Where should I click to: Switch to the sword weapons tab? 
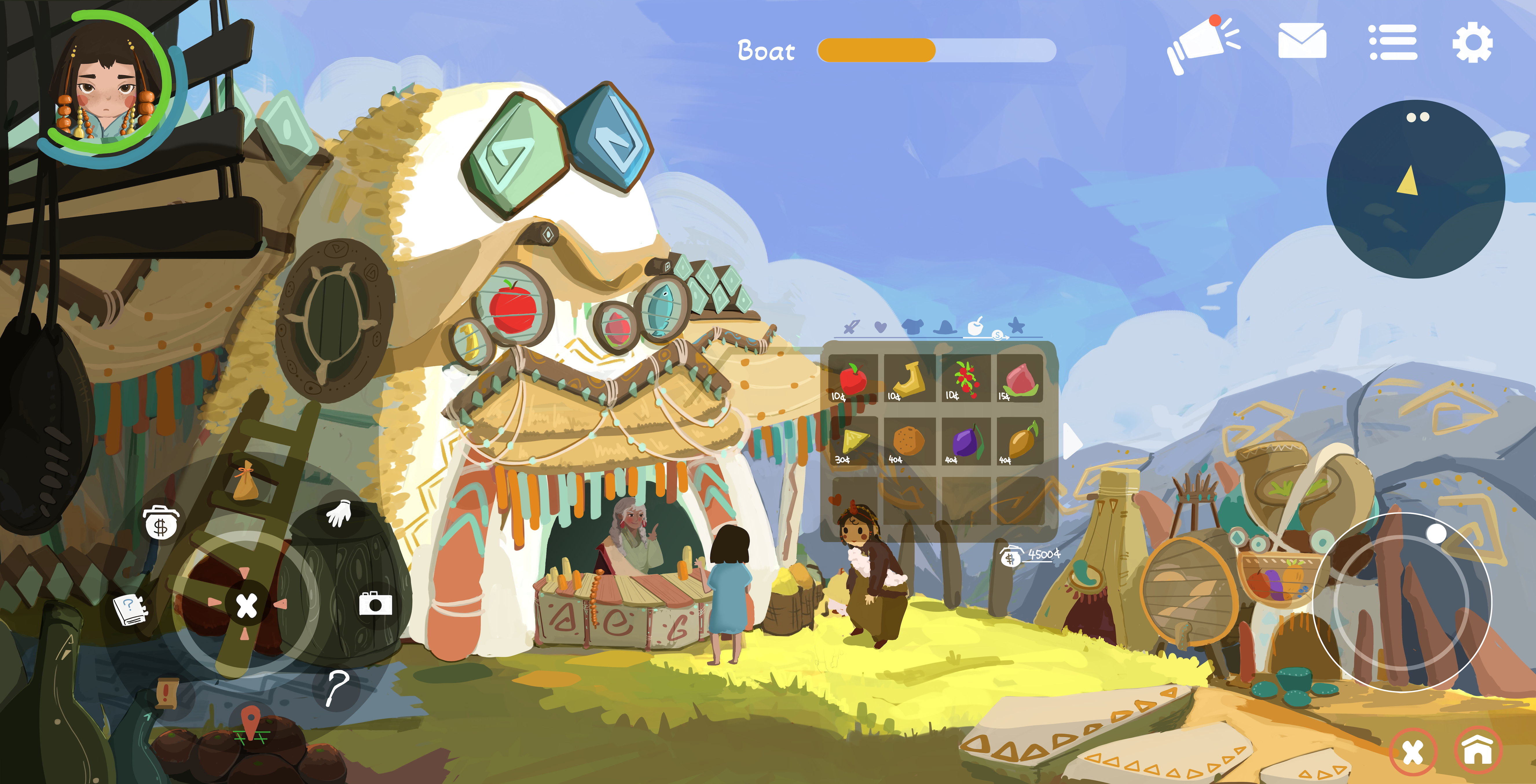pyautogui.click(x=852, y=327)
